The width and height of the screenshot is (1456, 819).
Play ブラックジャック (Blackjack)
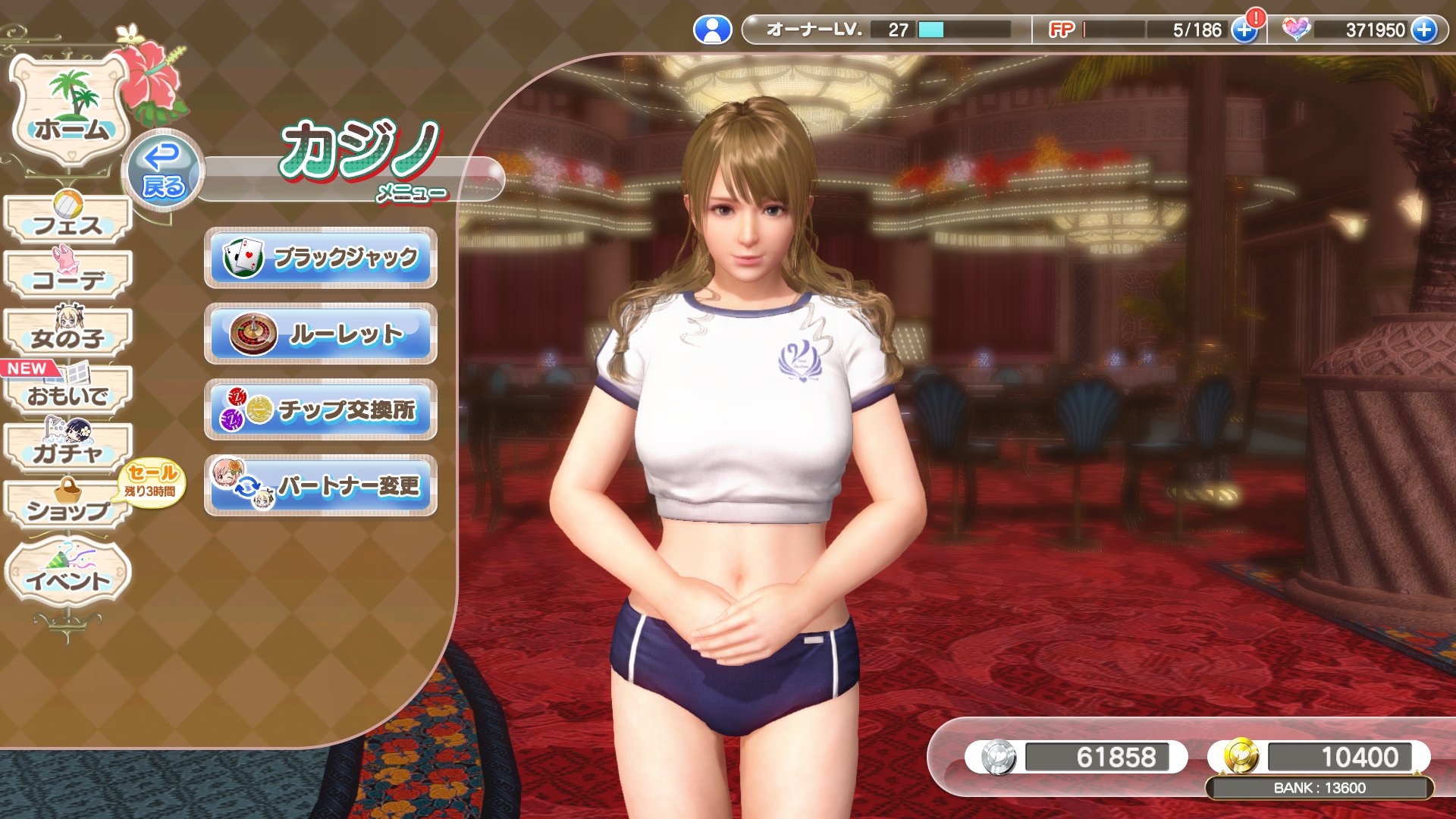tap(321, 258)
